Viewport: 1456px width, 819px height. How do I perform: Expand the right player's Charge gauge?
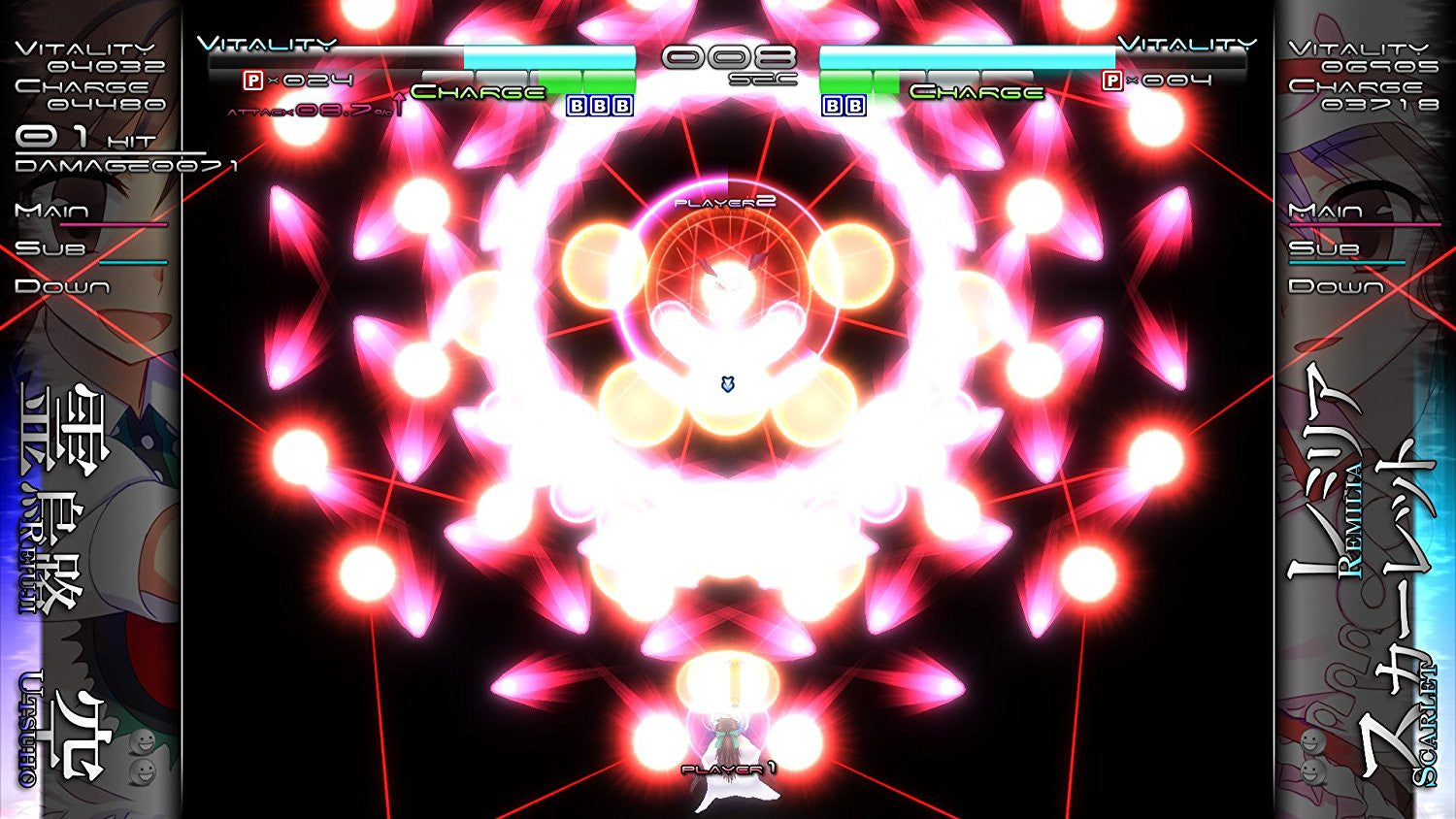[x=976, y=91]
